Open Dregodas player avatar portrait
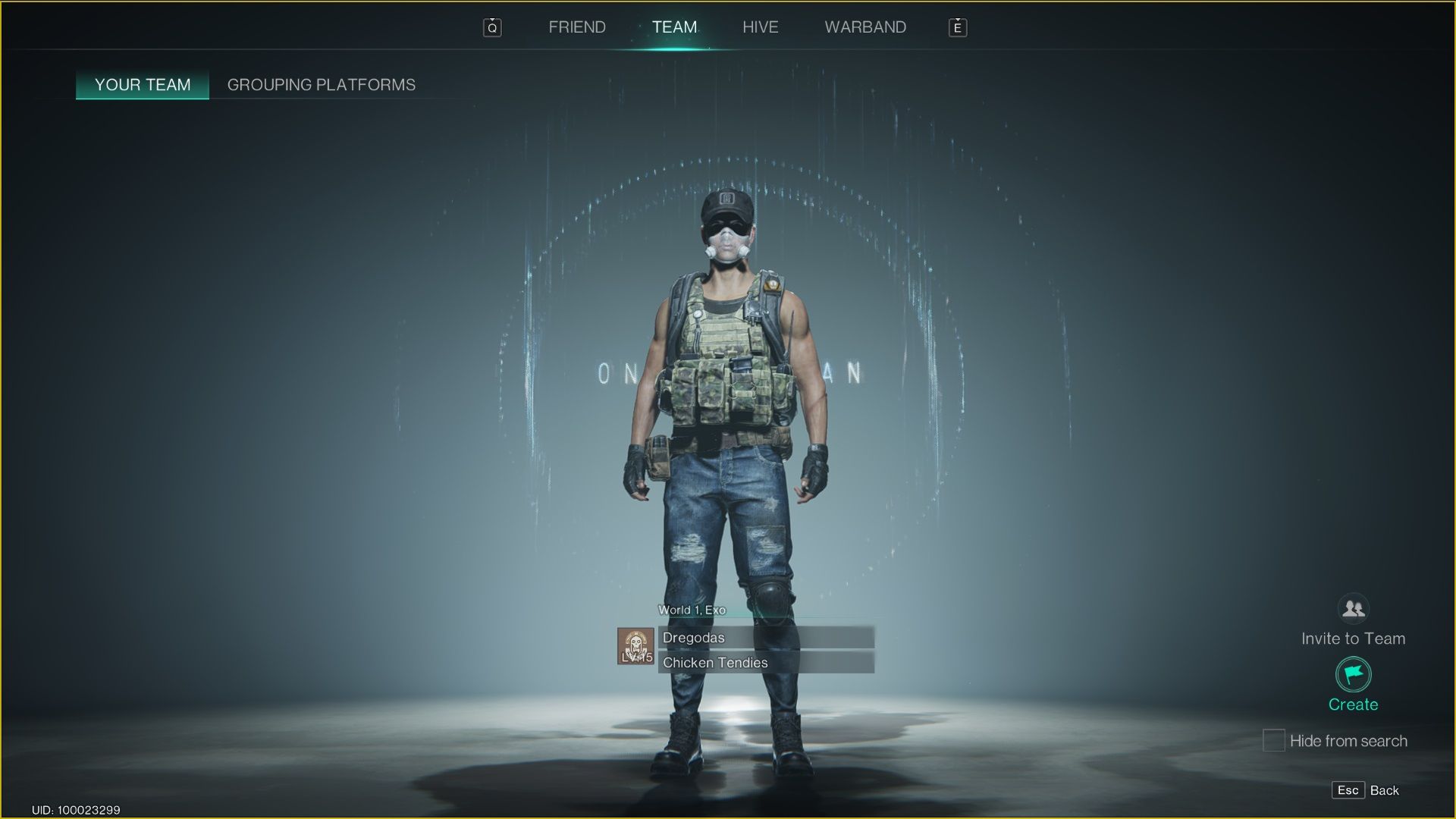Viewport: 1456px width, 819px height. tap(635, 646)
